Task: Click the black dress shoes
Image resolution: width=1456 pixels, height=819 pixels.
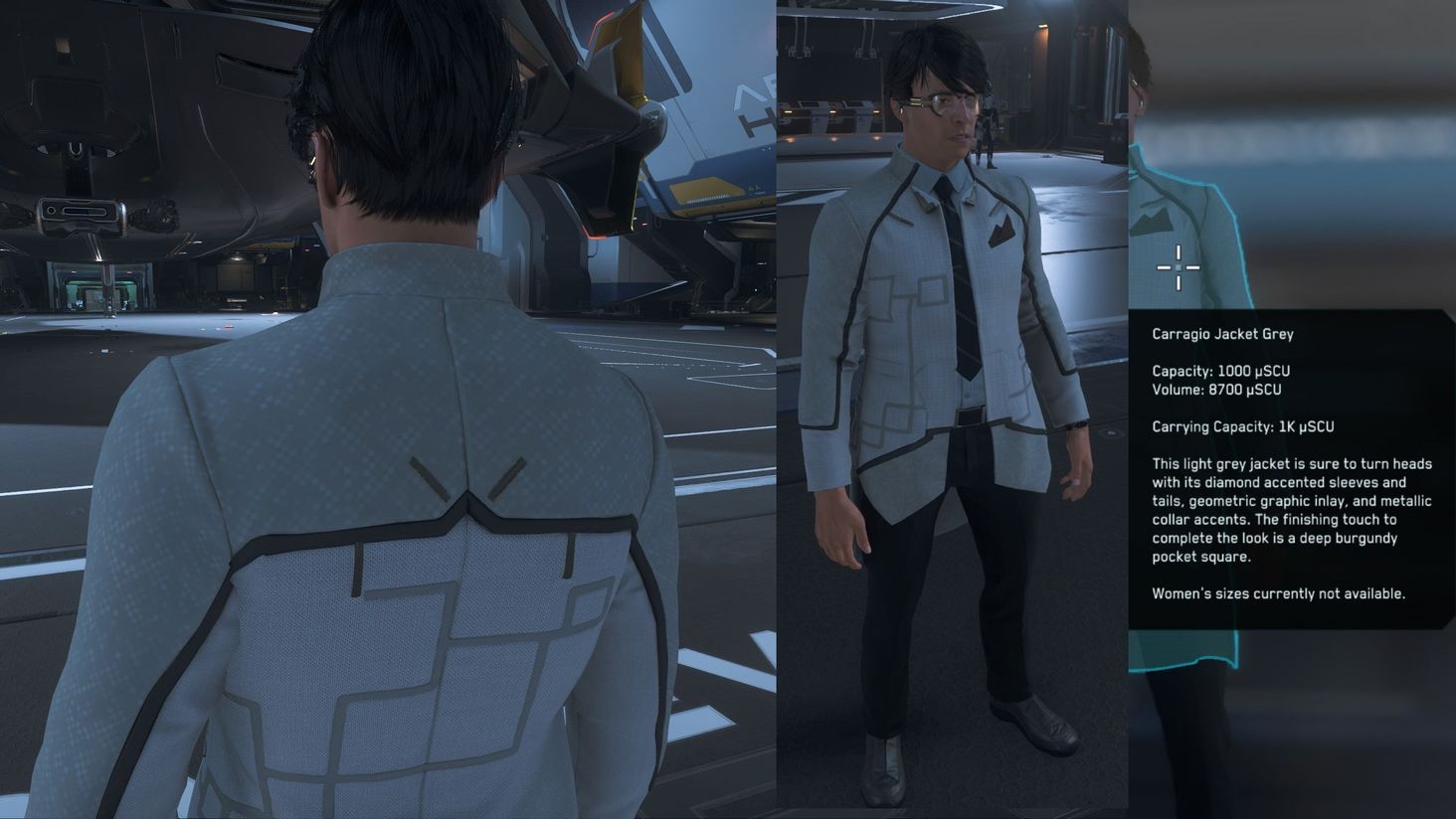Action: 1037,726
